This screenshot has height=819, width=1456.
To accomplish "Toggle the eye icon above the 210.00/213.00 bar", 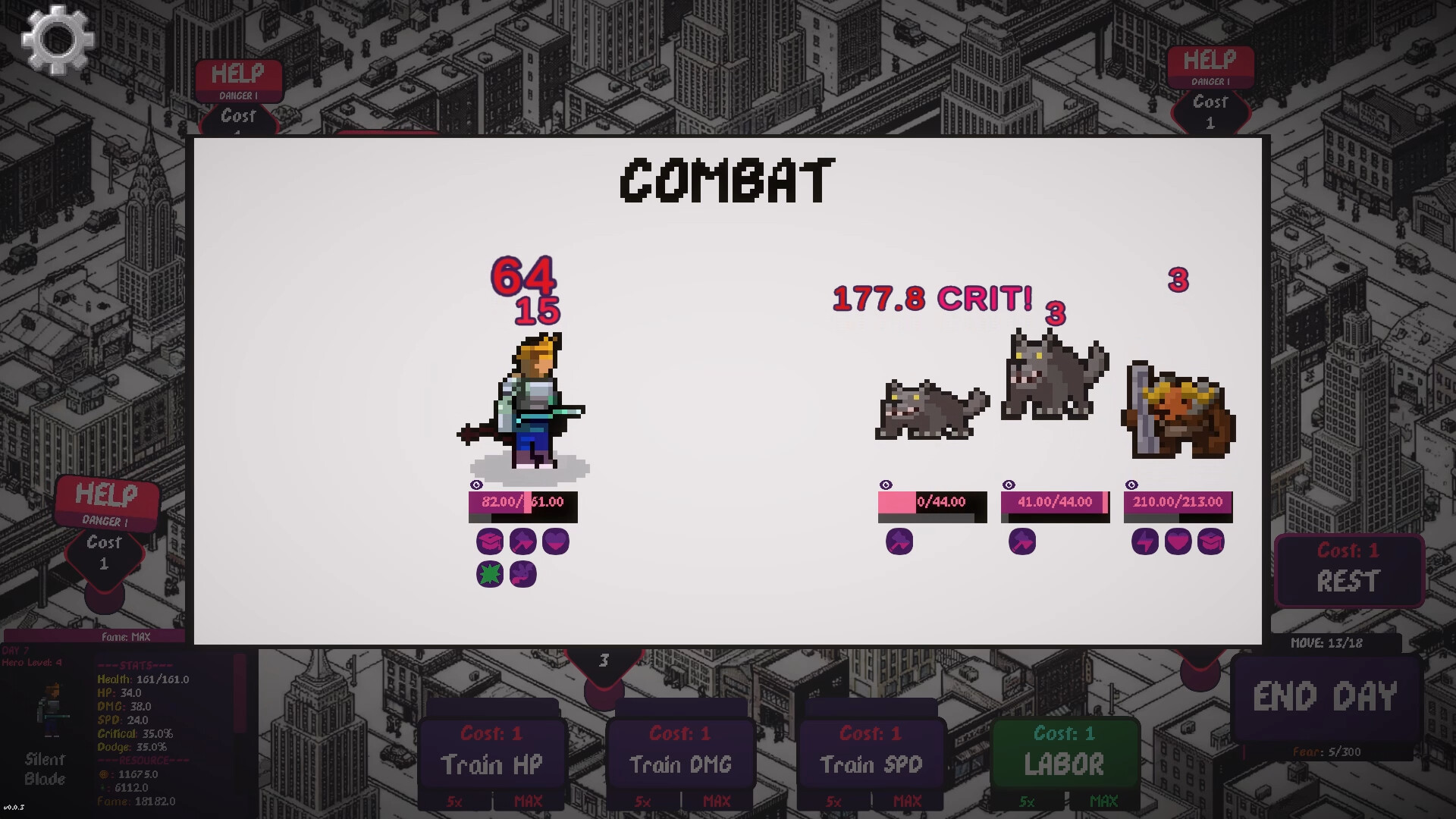I will click(1131, 482).
